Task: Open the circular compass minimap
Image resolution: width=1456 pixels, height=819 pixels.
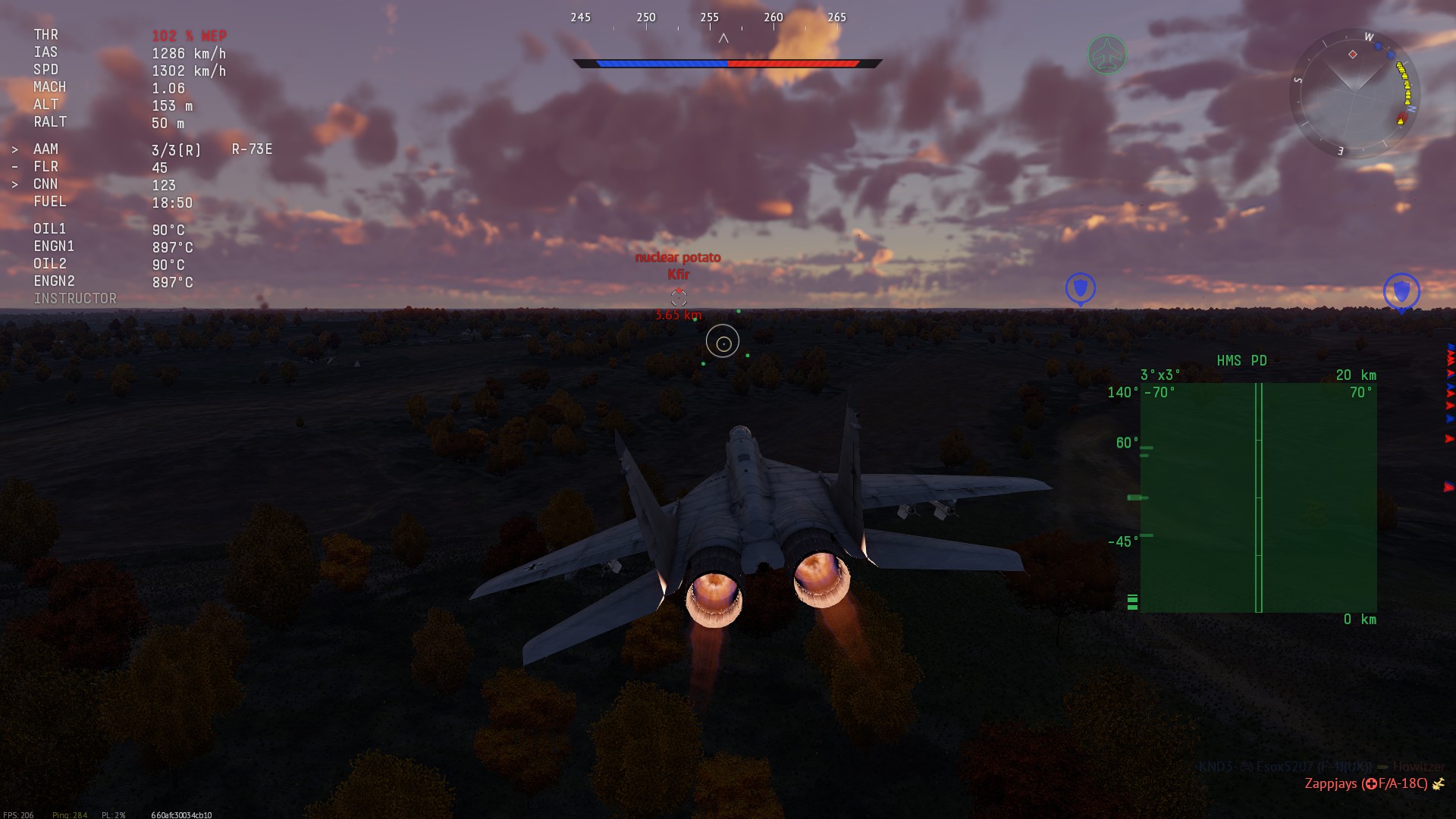Action: (x=1354, y=93)
